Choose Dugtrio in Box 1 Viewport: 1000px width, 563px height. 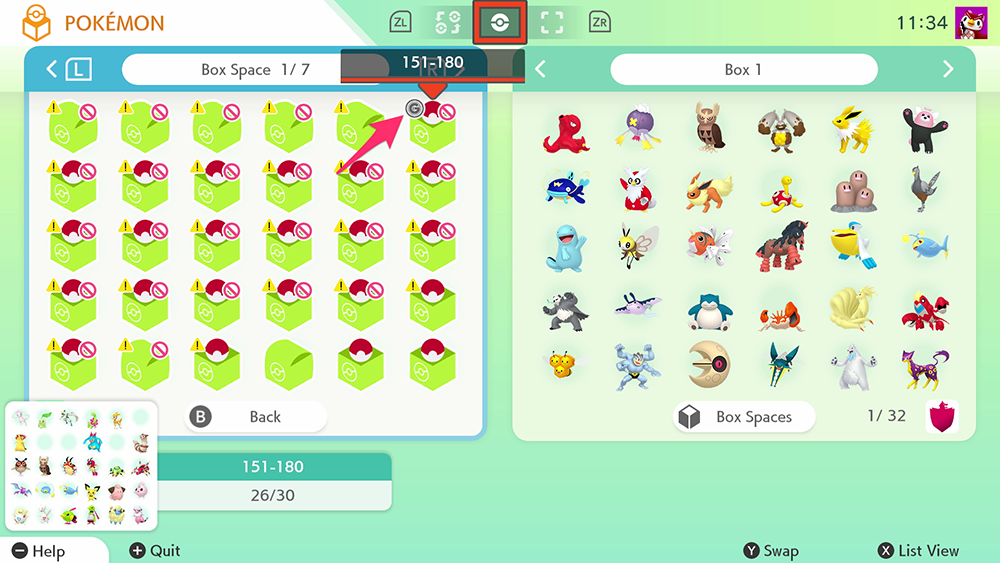pyautogui.click(x=851, y=190)
